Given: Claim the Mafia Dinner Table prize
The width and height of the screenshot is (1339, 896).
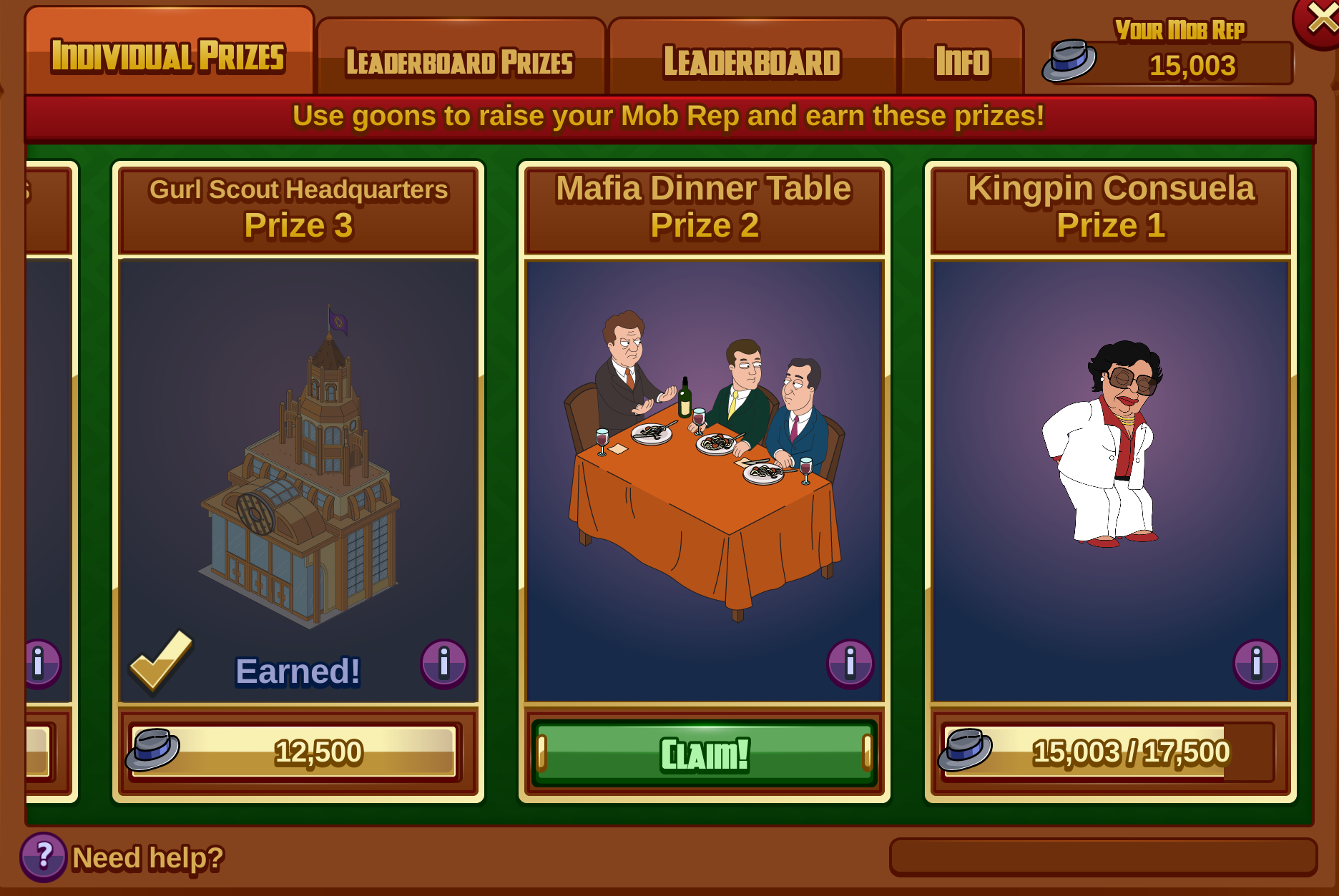Looking at the screenshot, I should [705, 754].
